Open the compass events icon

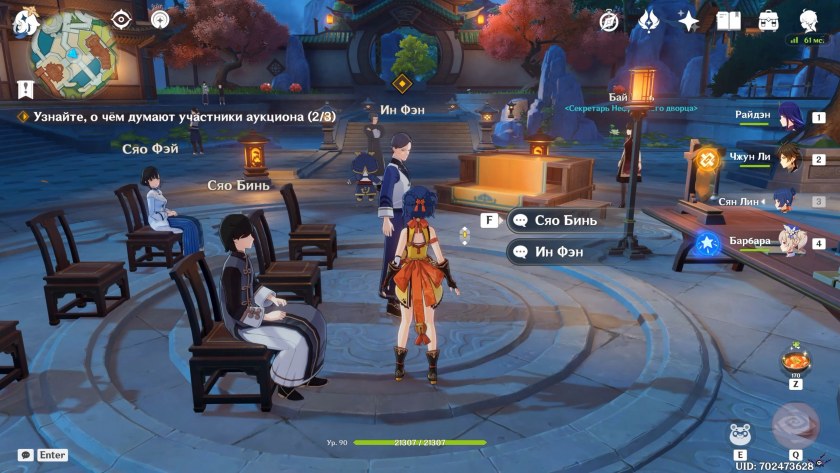(608, 20)
